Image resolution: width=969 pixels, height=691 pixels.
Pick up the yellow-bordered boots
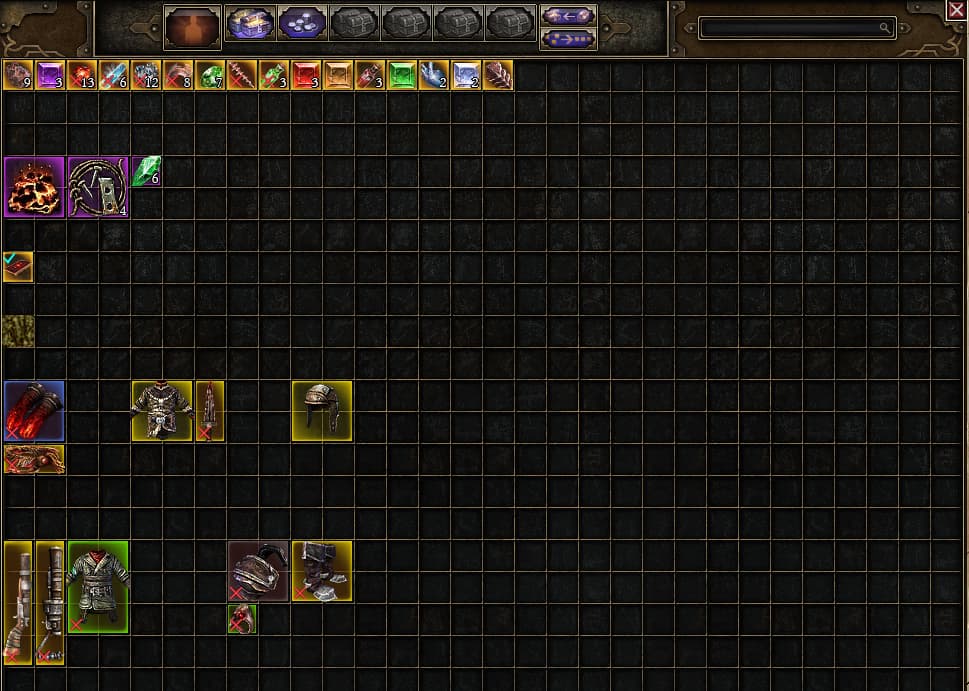322,571
